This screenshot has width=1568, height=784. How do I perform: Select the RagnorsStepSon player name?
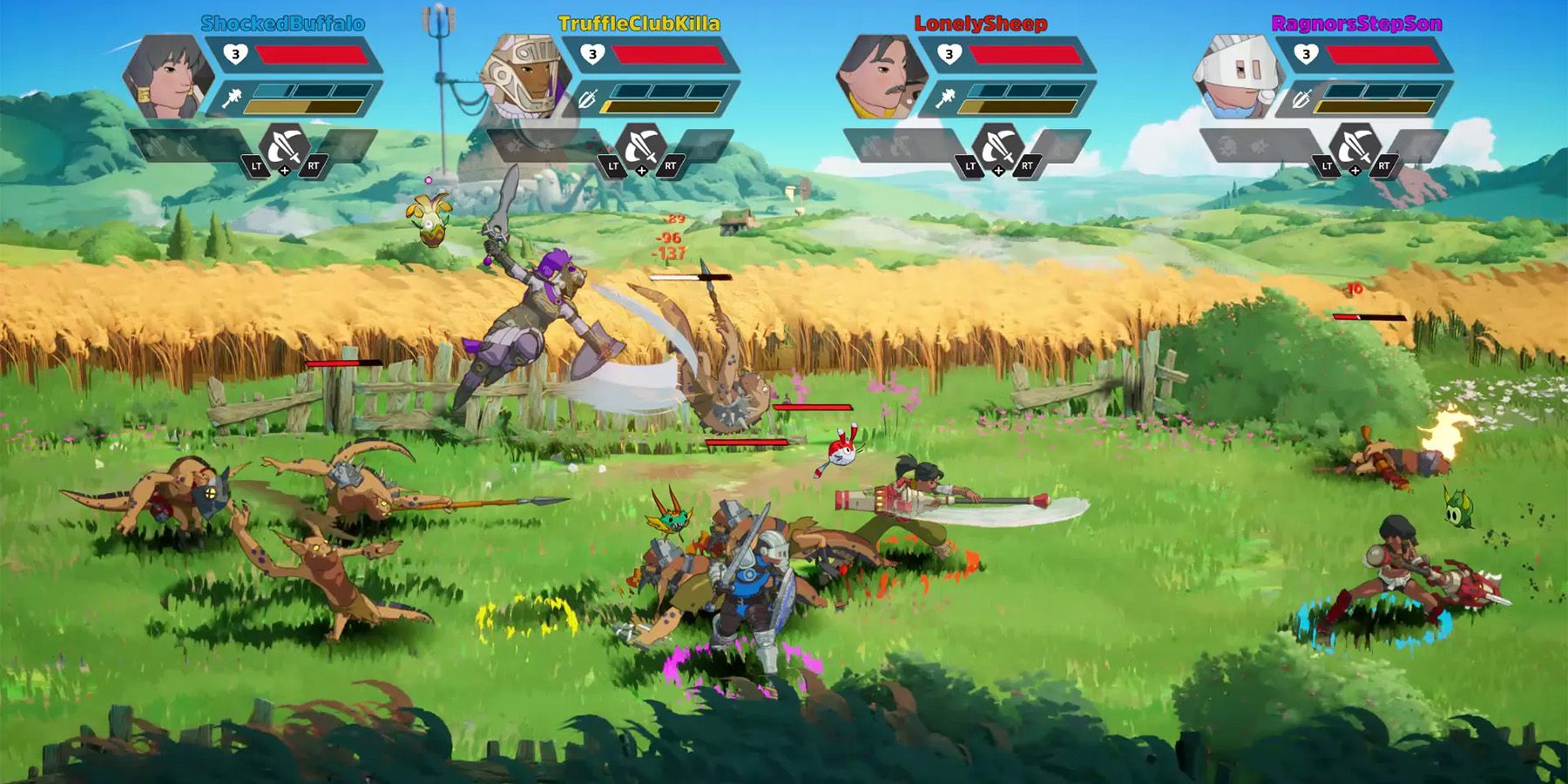(1356, 24)
